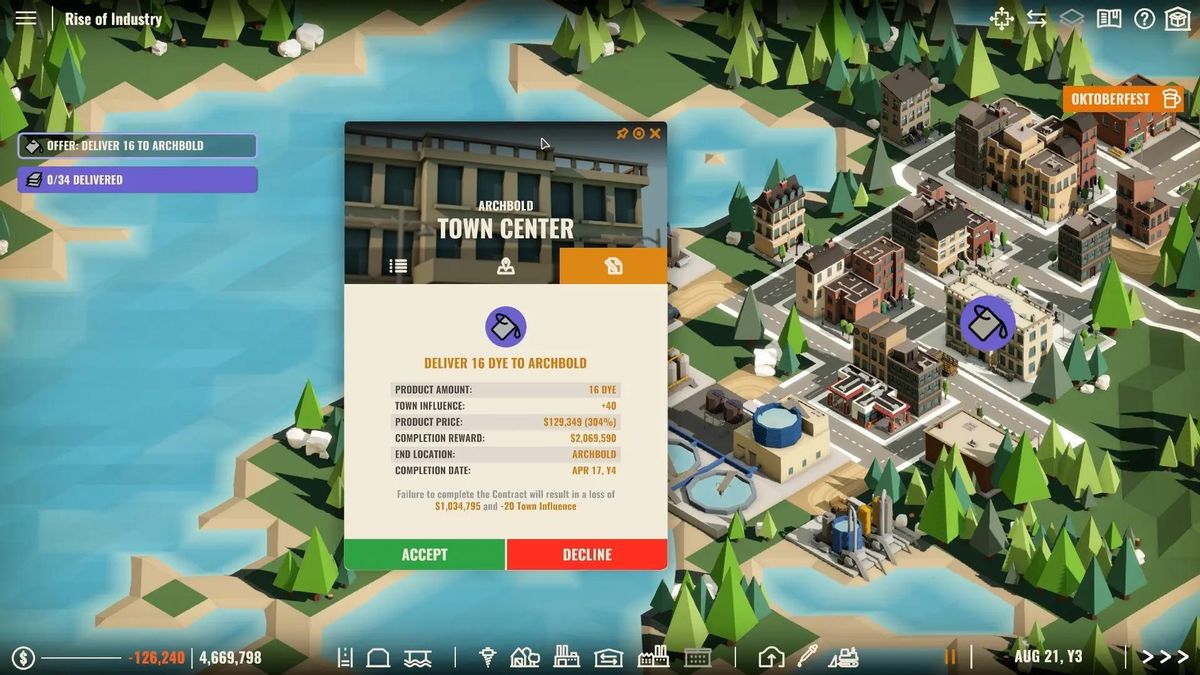The image size is (1200, 675).
Task: Click the orange target circle icon
Action: click(x=639, y=133)
